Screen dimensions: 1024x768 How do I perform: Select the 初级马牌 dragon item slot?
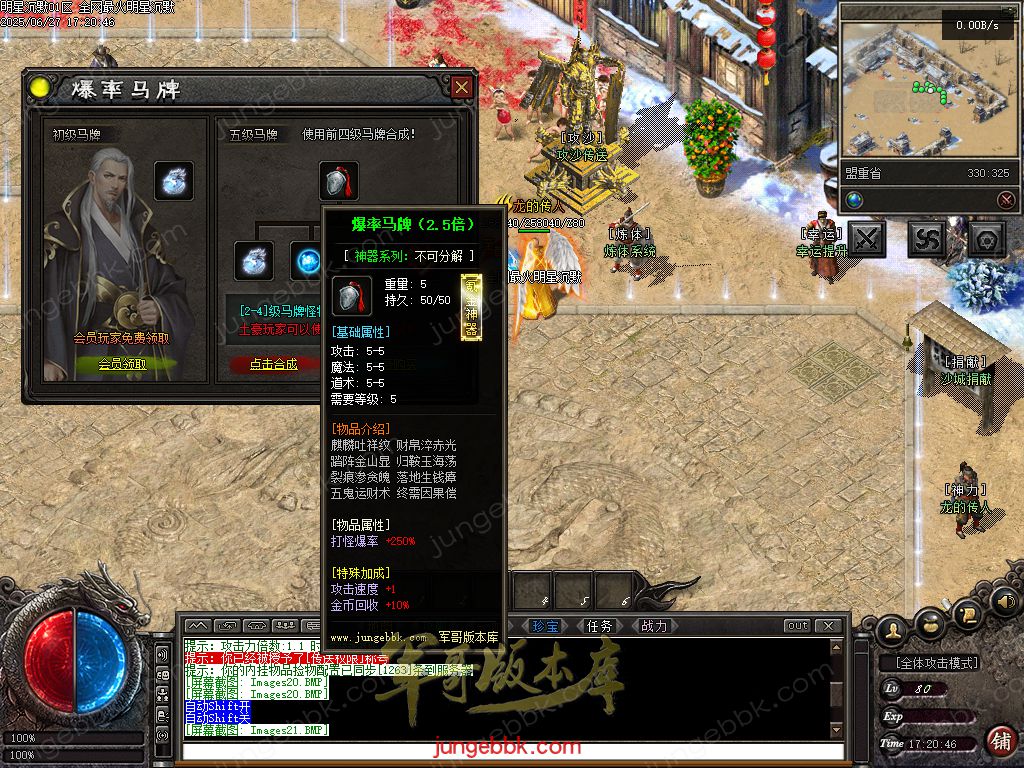[x=174, y=181]
